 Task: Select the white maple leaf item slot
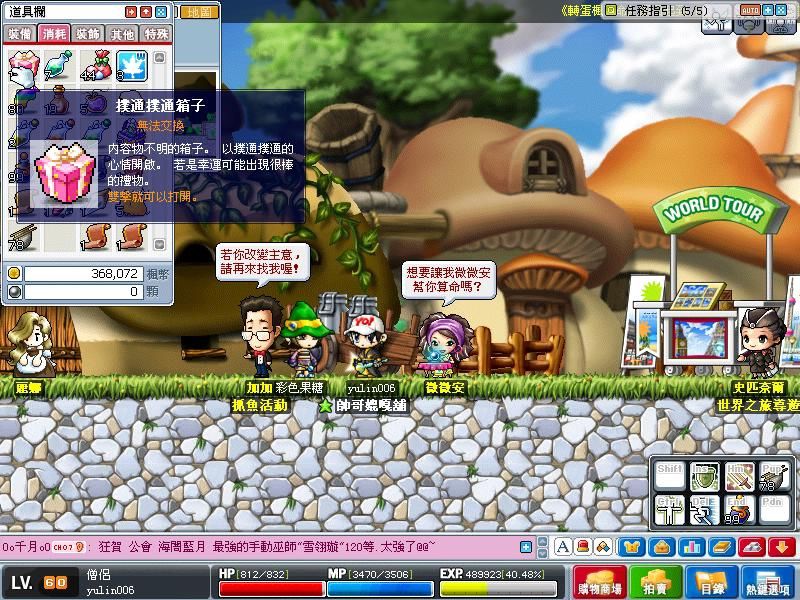point(129,66)
